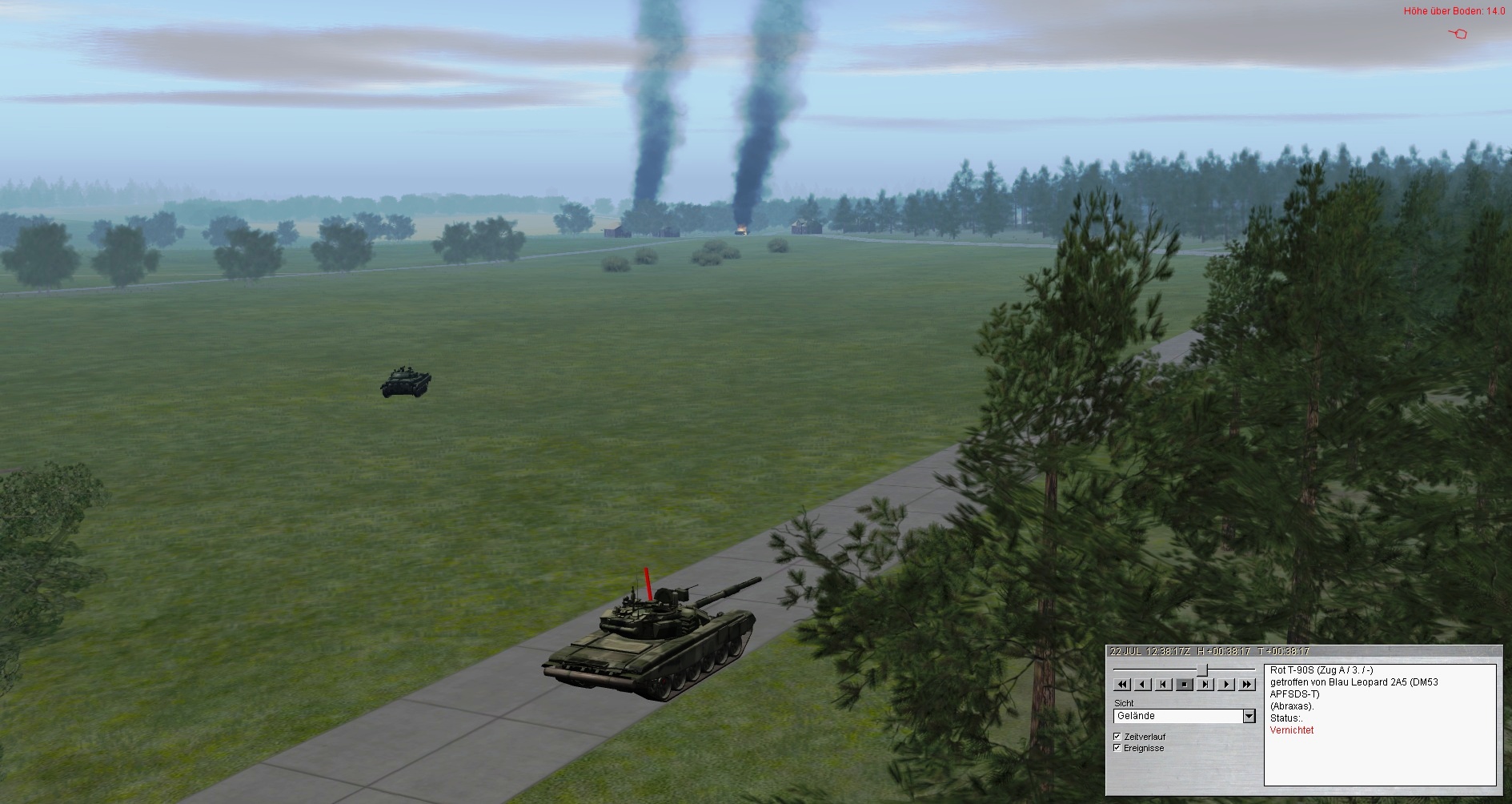Viewport: 1512px width, 804px height.
Task: Toggle the Zeitverlauf checkbox
Action: pos(1117,737)
